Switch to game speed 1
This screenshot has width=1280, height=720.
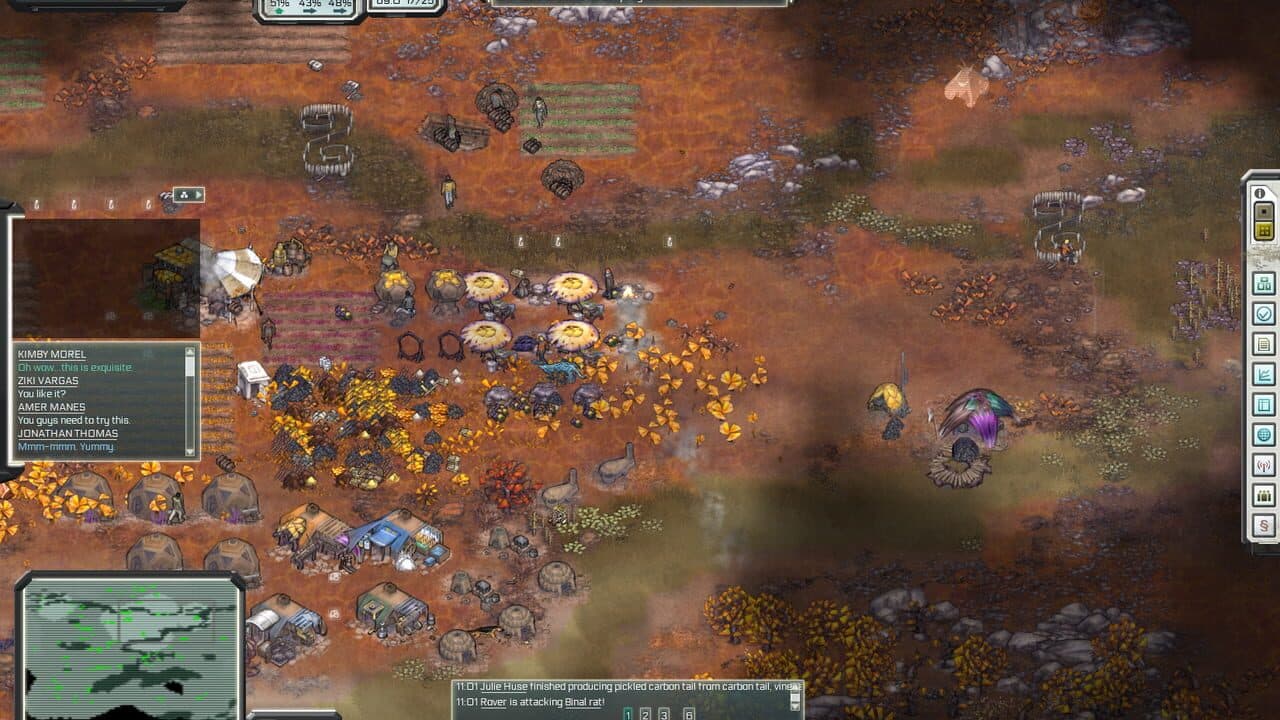(628, 714)
